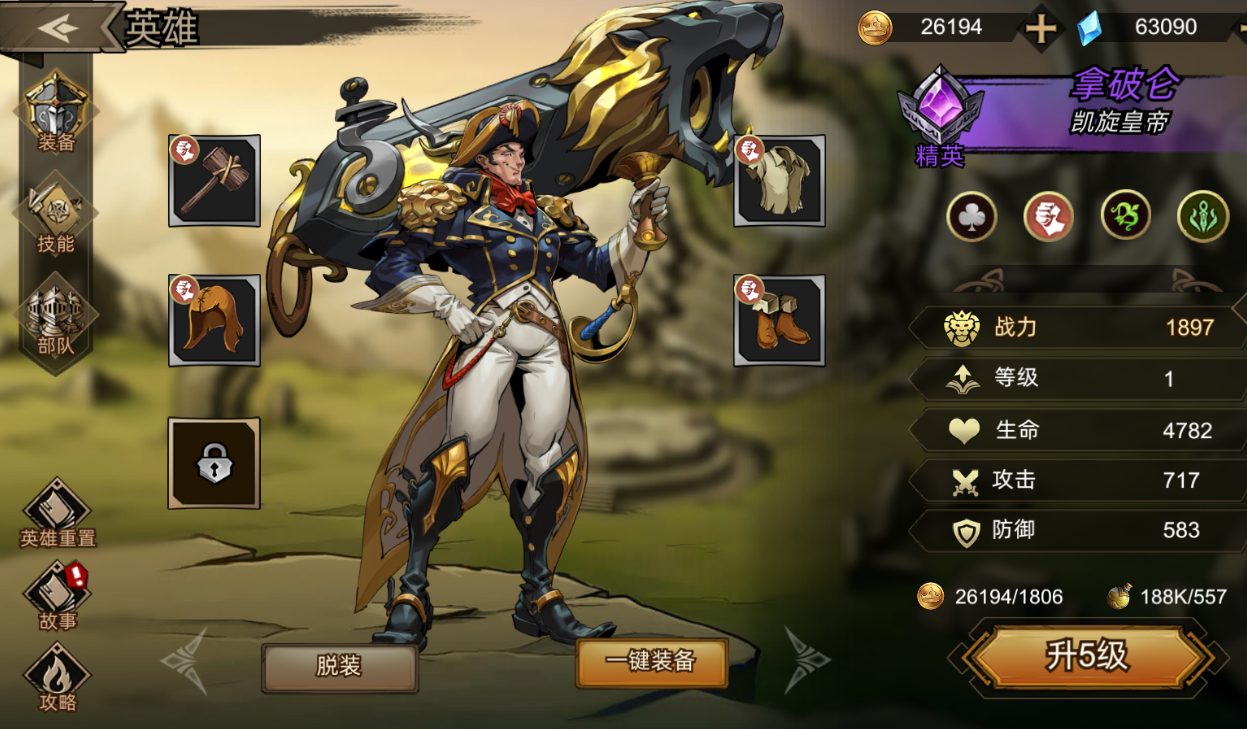Screen dimensions: 1247x729
Task: Select the brown boots slot
Action: click(x=779, y=321)
